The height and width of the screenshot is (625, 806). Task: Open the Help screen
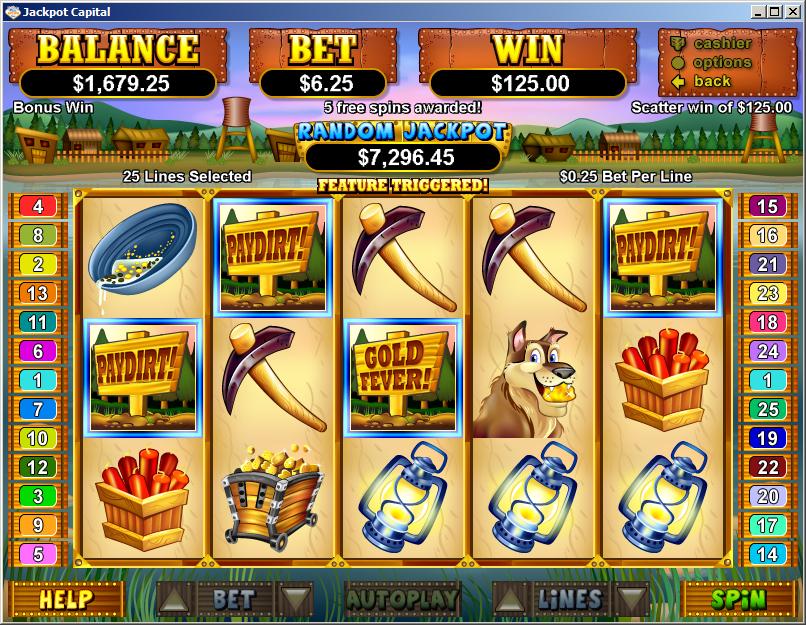tap(66, 599)
